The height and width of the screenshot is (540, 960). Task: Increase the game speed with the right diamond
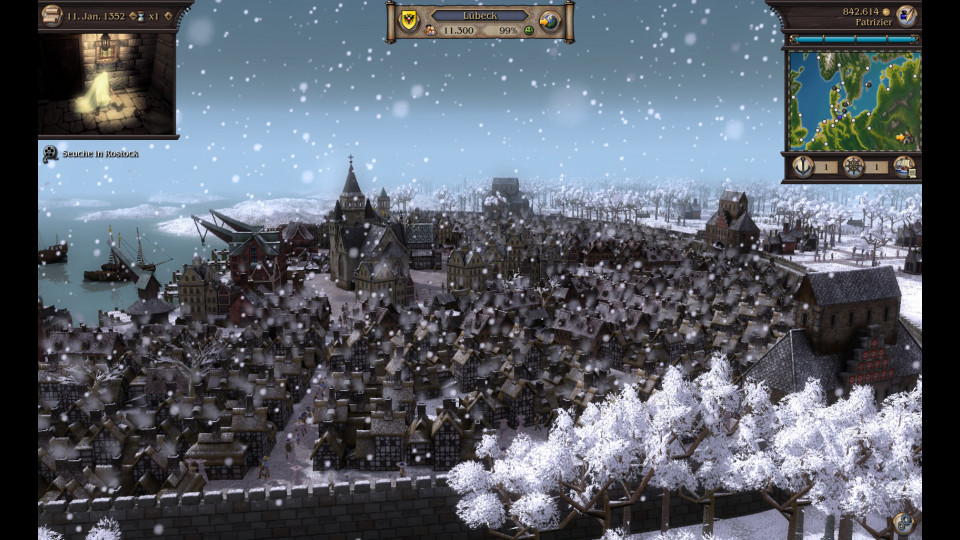(x=167, y=17)
